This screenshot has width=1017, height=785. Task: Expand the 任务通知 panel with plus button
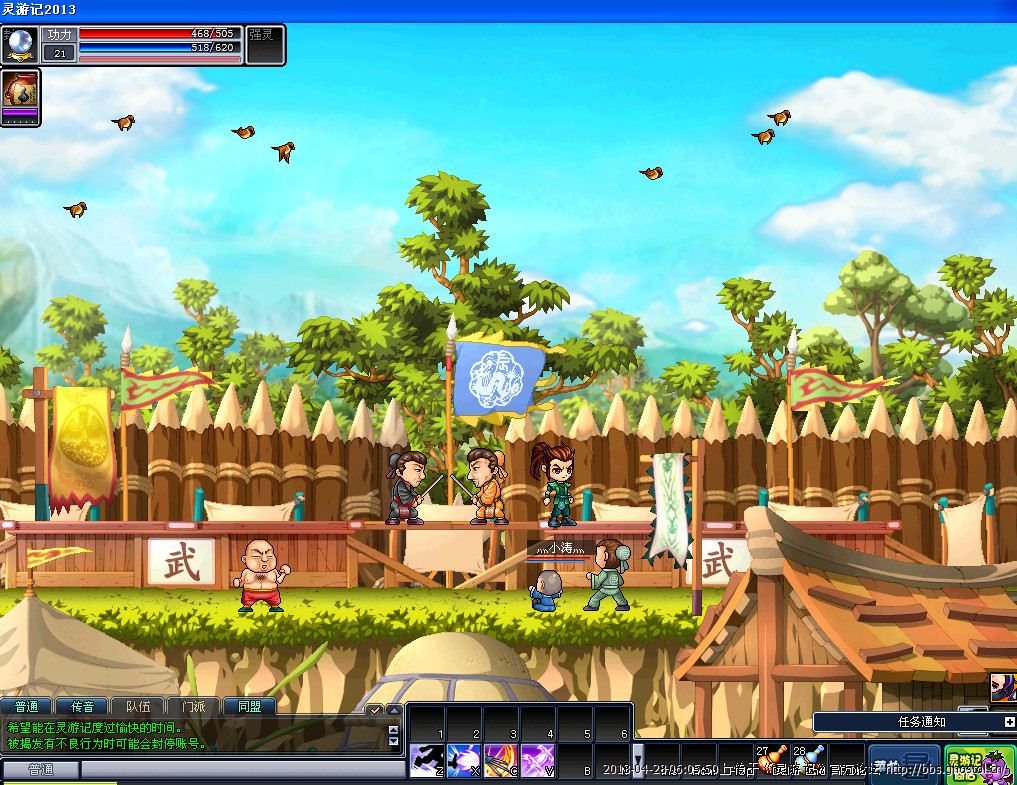[x=1009, y=721]
